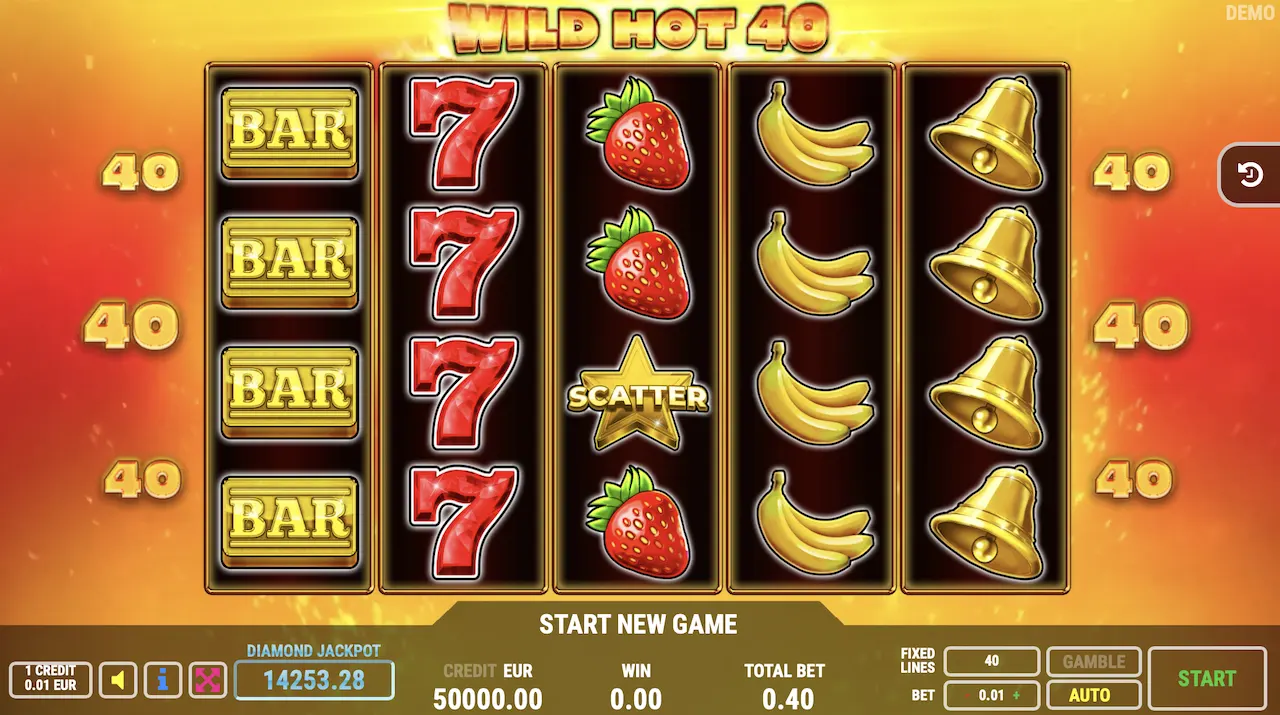Toggle fullscreen with the pink arrows icon
Screen dimensions: 1280x715
[x=208, y=681]
